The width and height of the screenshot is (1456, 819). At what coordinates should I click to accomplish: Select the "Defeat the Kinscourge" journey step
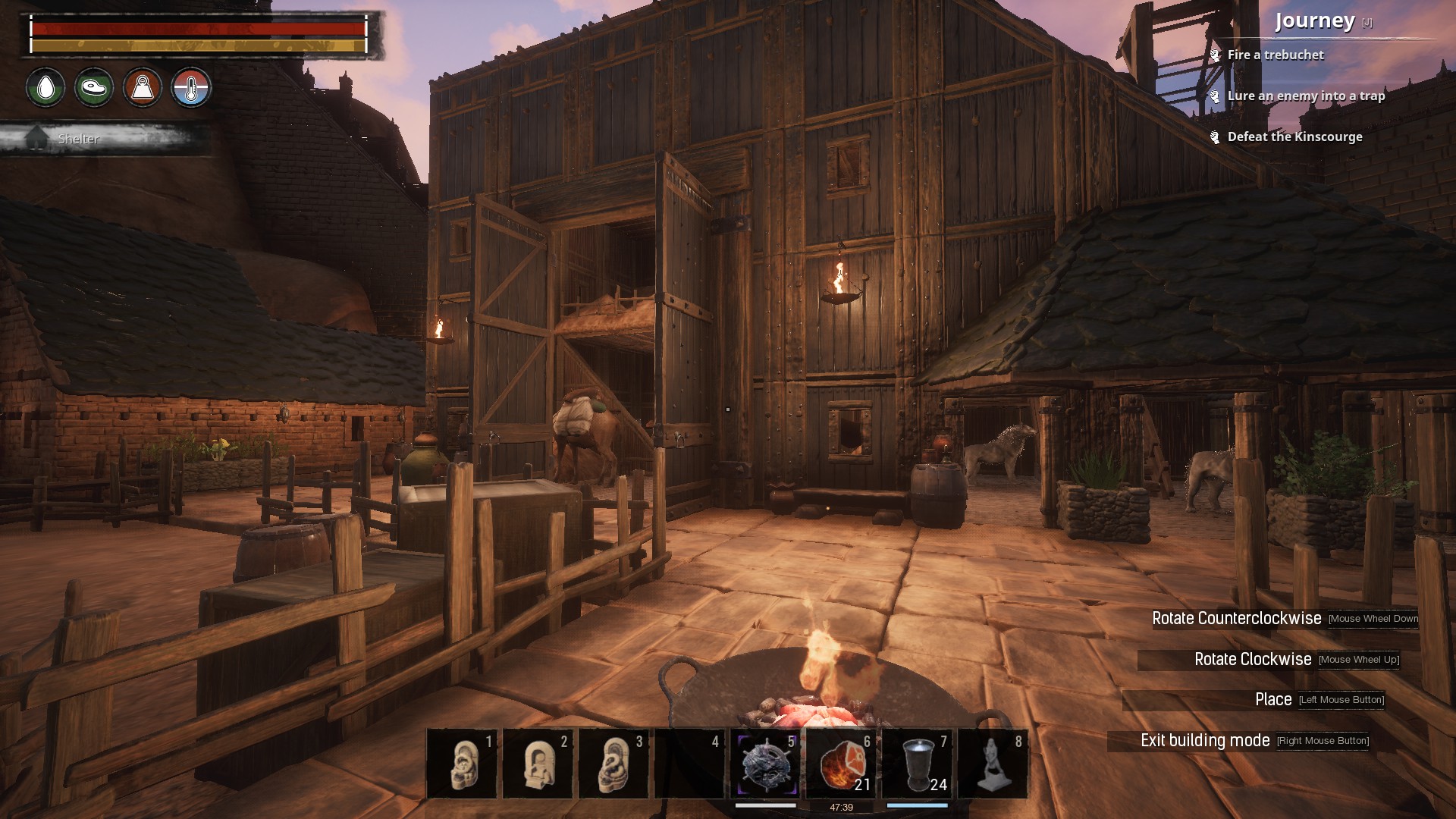[1294, 136]
